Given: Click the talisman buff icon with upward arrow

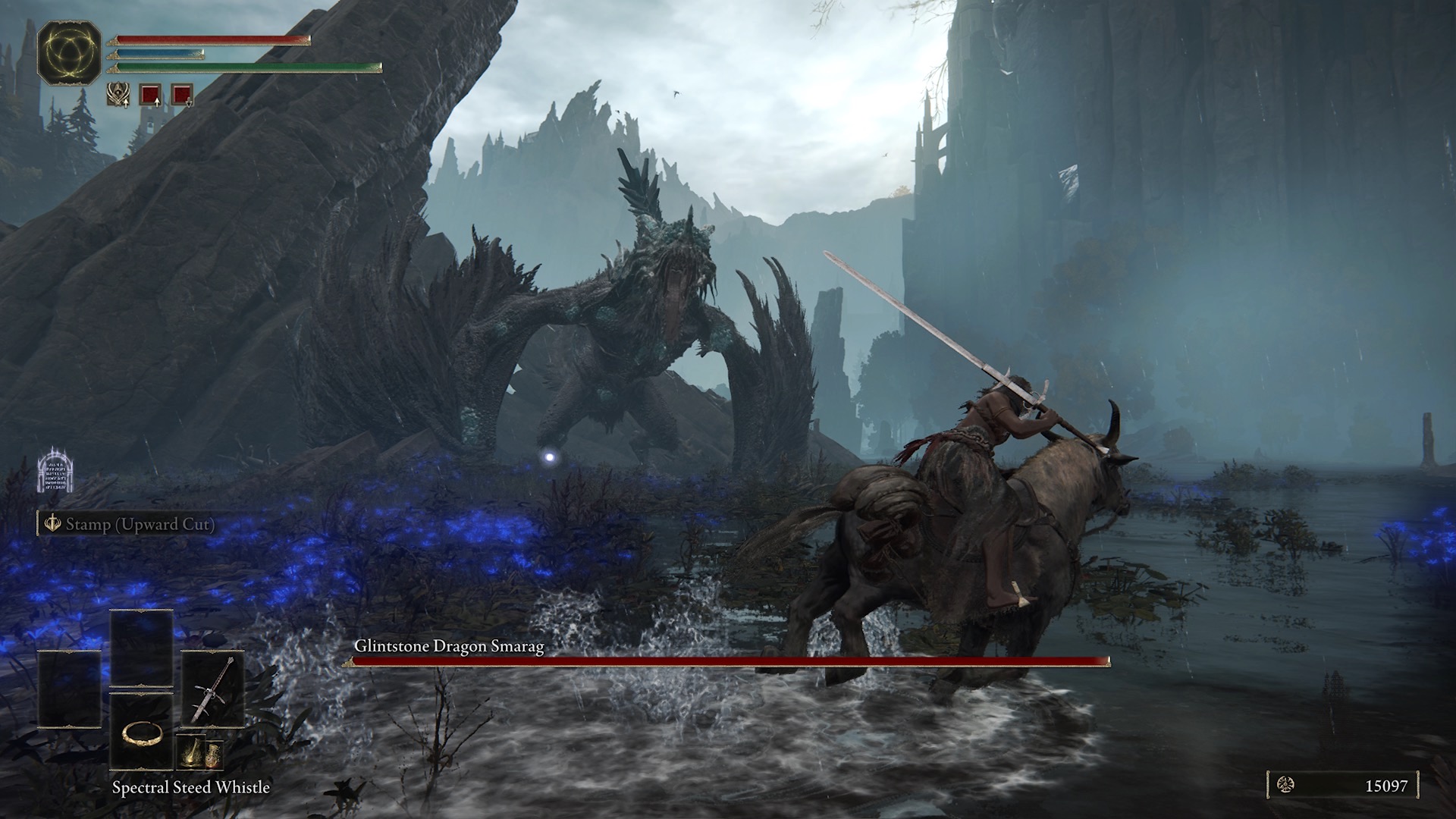Looking at the screenshot, I should (118, 95).
